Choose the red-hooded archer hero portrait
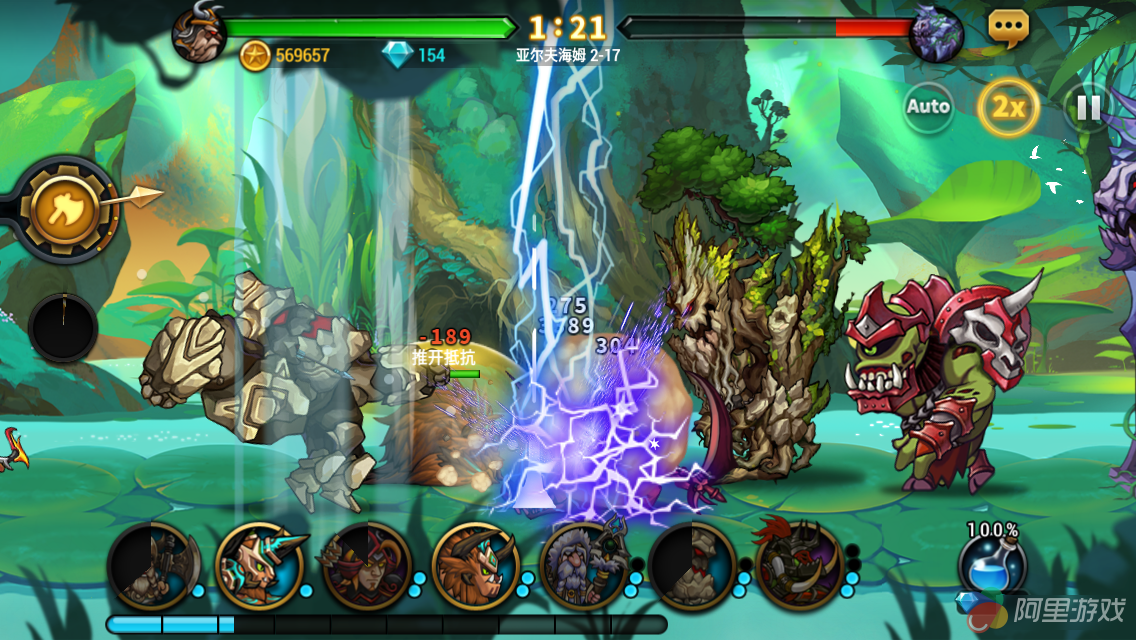Image resolution: width=1136 pixels, height=640 pixels. tap(367, 565)
